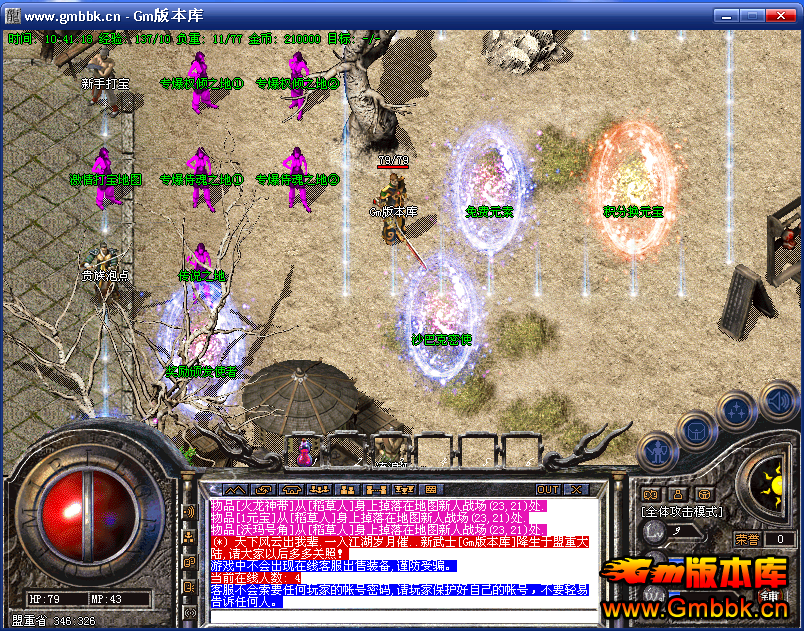Image resolution: width=804 pixels, height=631 pixels.
Task: Close the game window
Action: (x=784, y=16)
